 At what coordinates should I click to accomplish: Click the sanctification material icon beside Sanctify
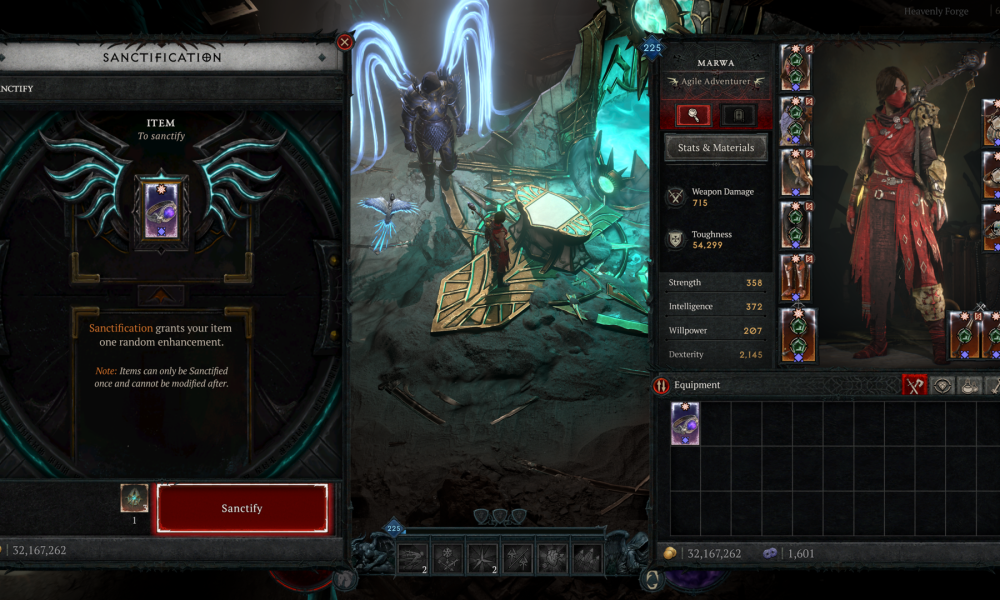tap(134, 498)
